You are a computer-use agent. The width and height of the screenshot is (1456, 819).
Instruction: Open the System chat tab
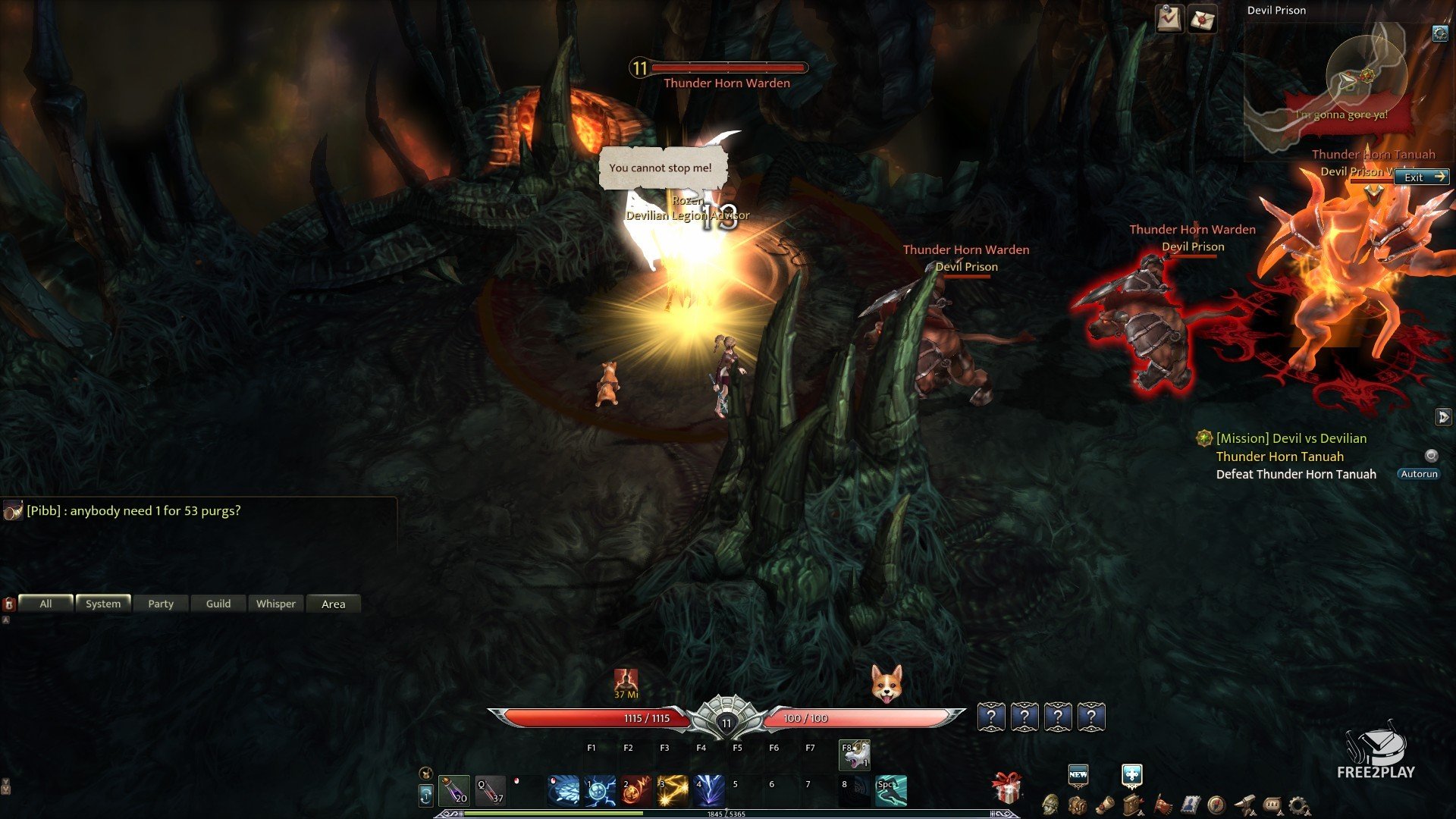tap(103, 604)
